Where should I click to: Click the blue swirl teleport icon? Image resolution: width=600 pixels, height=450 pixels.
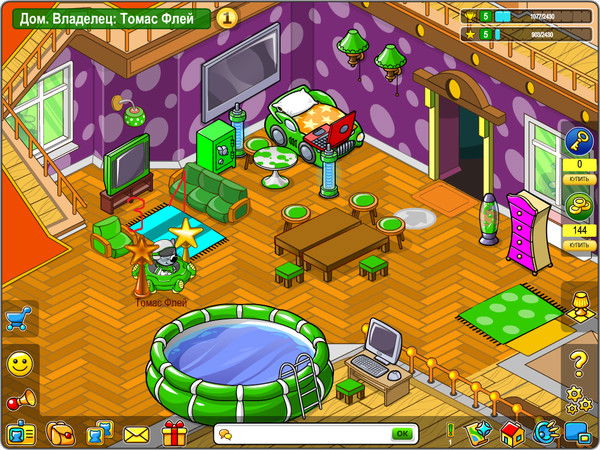tap(545, 434)
